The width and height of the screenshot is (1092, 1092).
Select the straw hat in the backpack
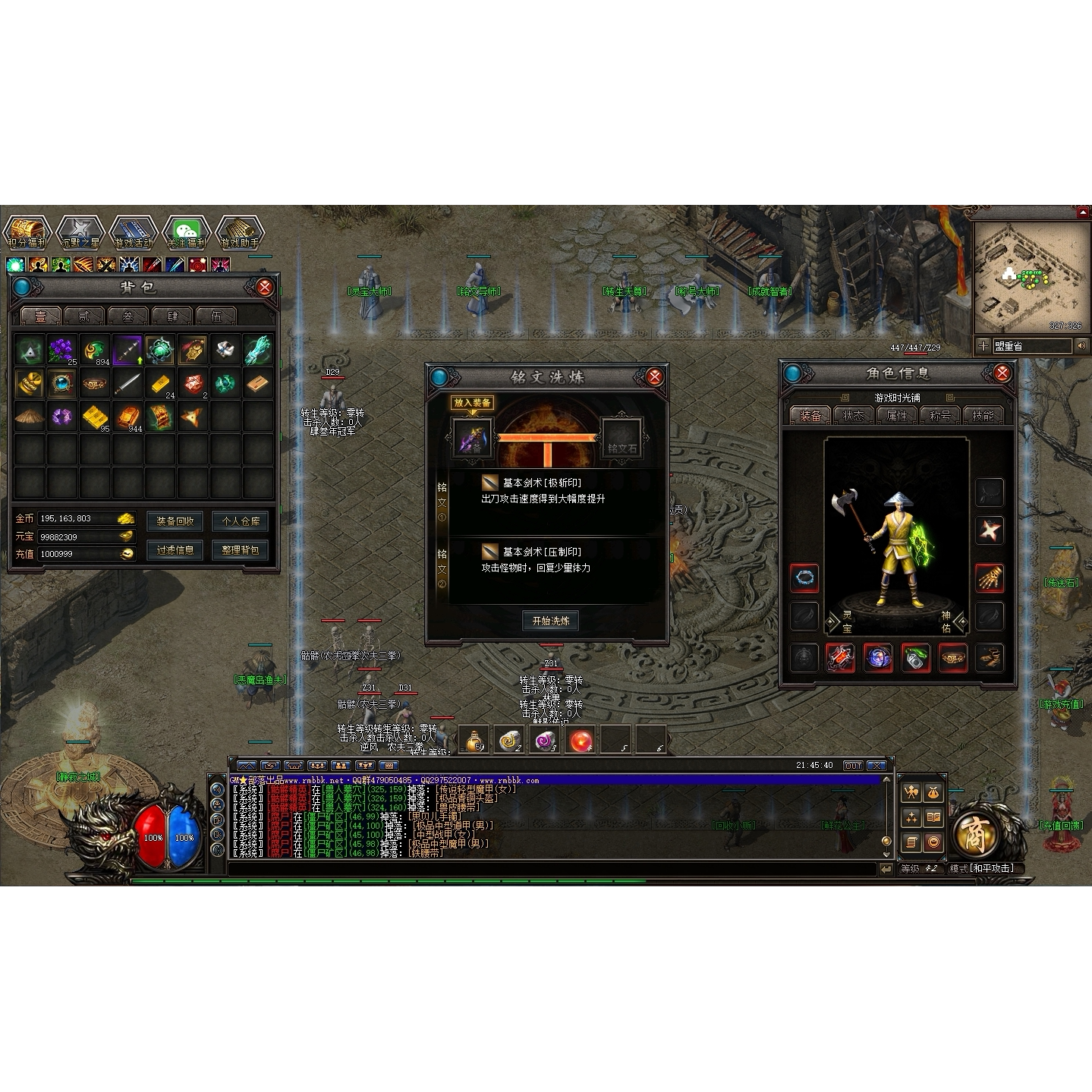[30, 416]
